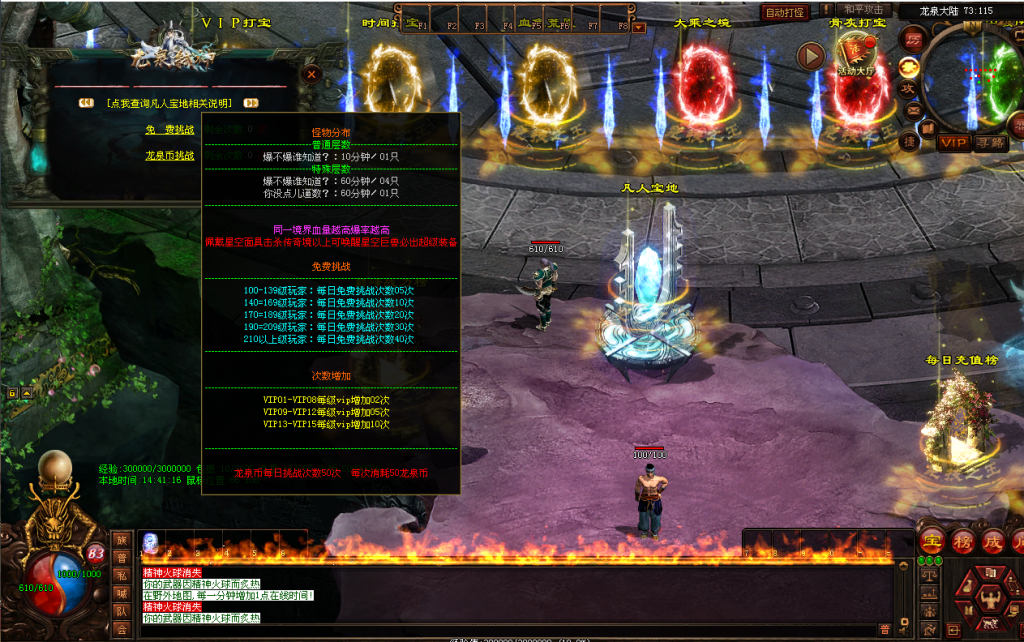
Task: Close the treasure land dialog panel
Action: click(x=312, y=74)
